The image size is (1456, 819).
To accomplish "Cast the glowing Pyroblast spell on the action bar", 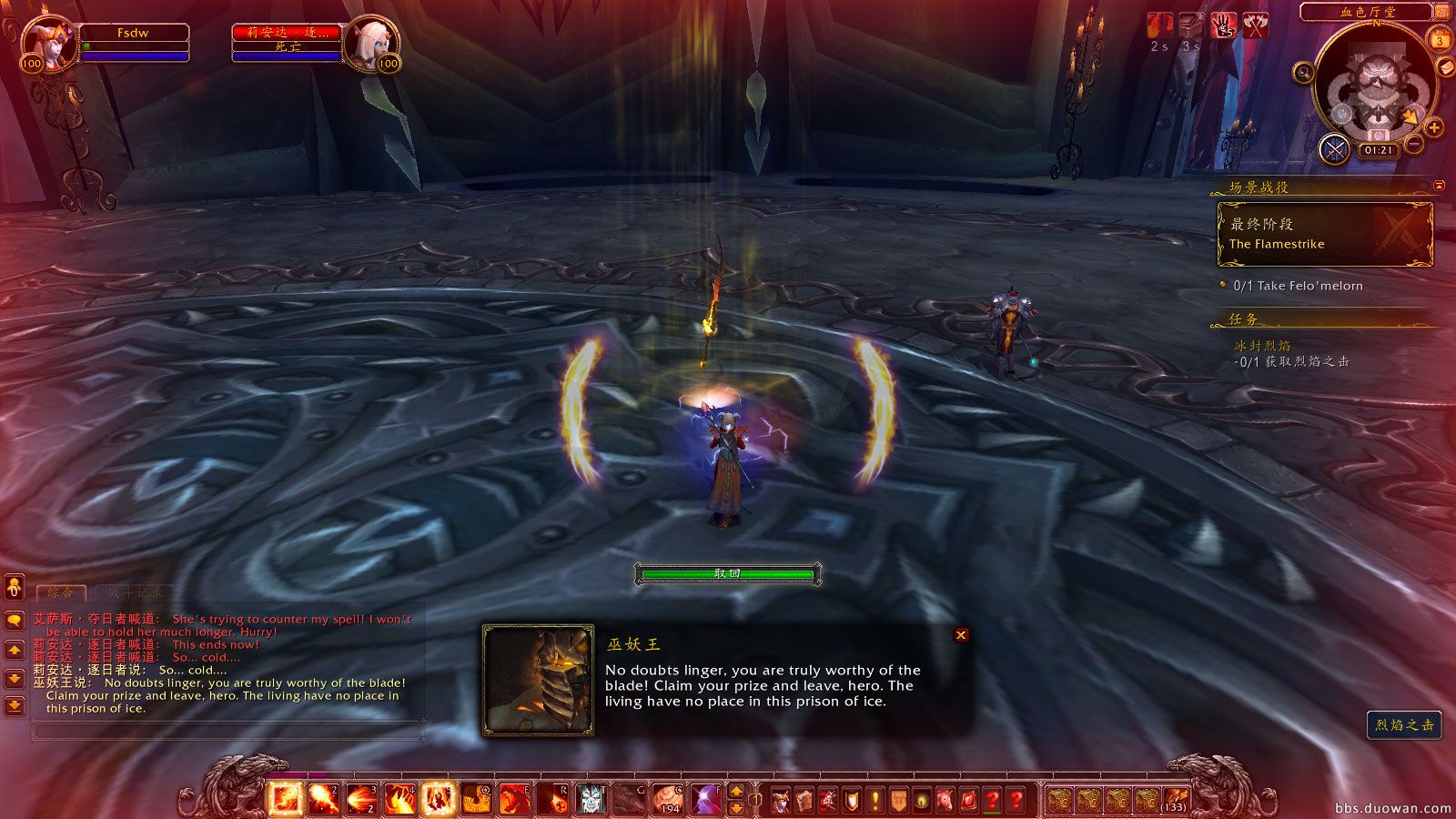I will tap(438, 798).
